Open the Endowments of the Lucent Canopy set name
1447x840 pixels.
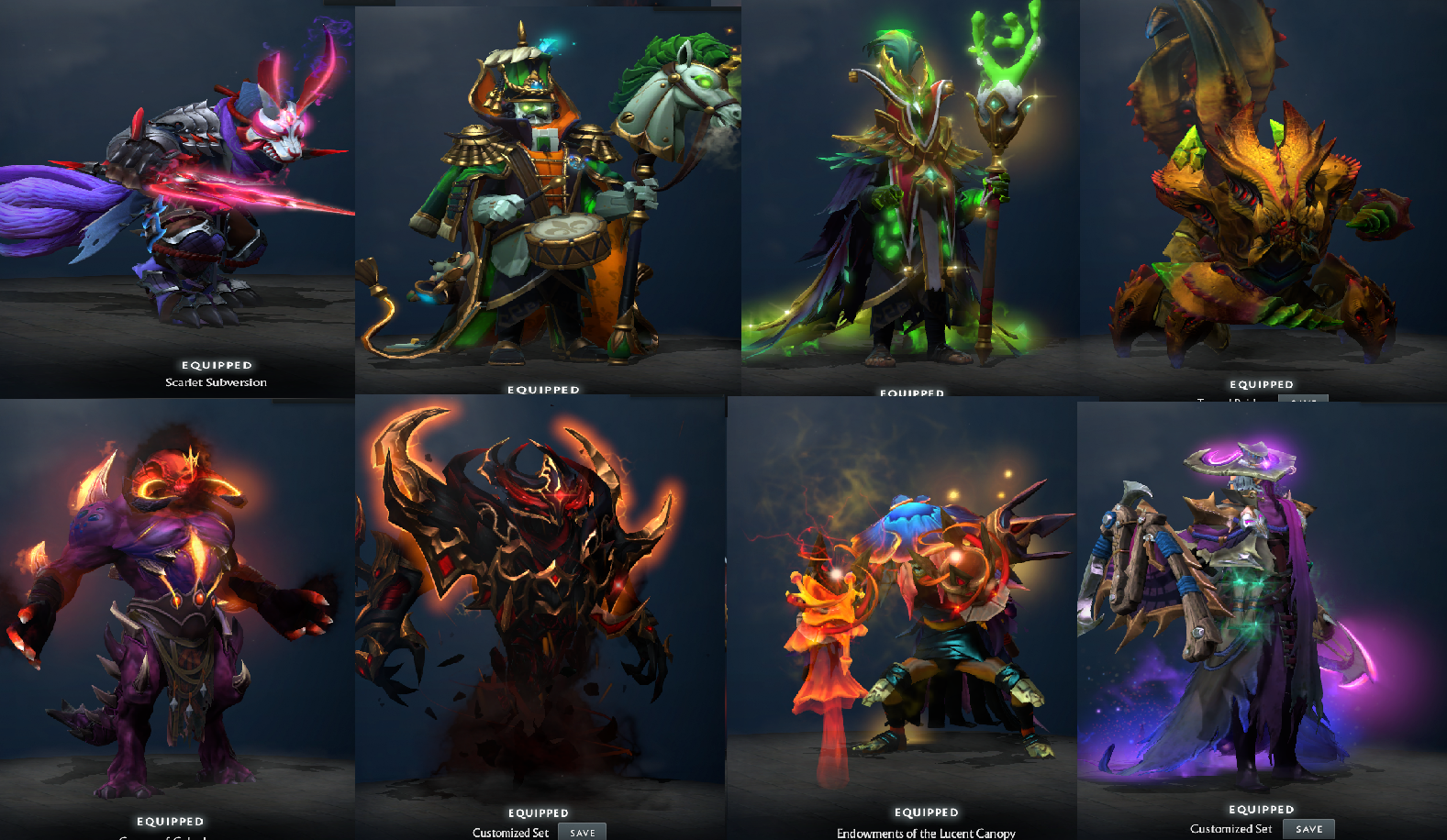[x=926, y=834]
